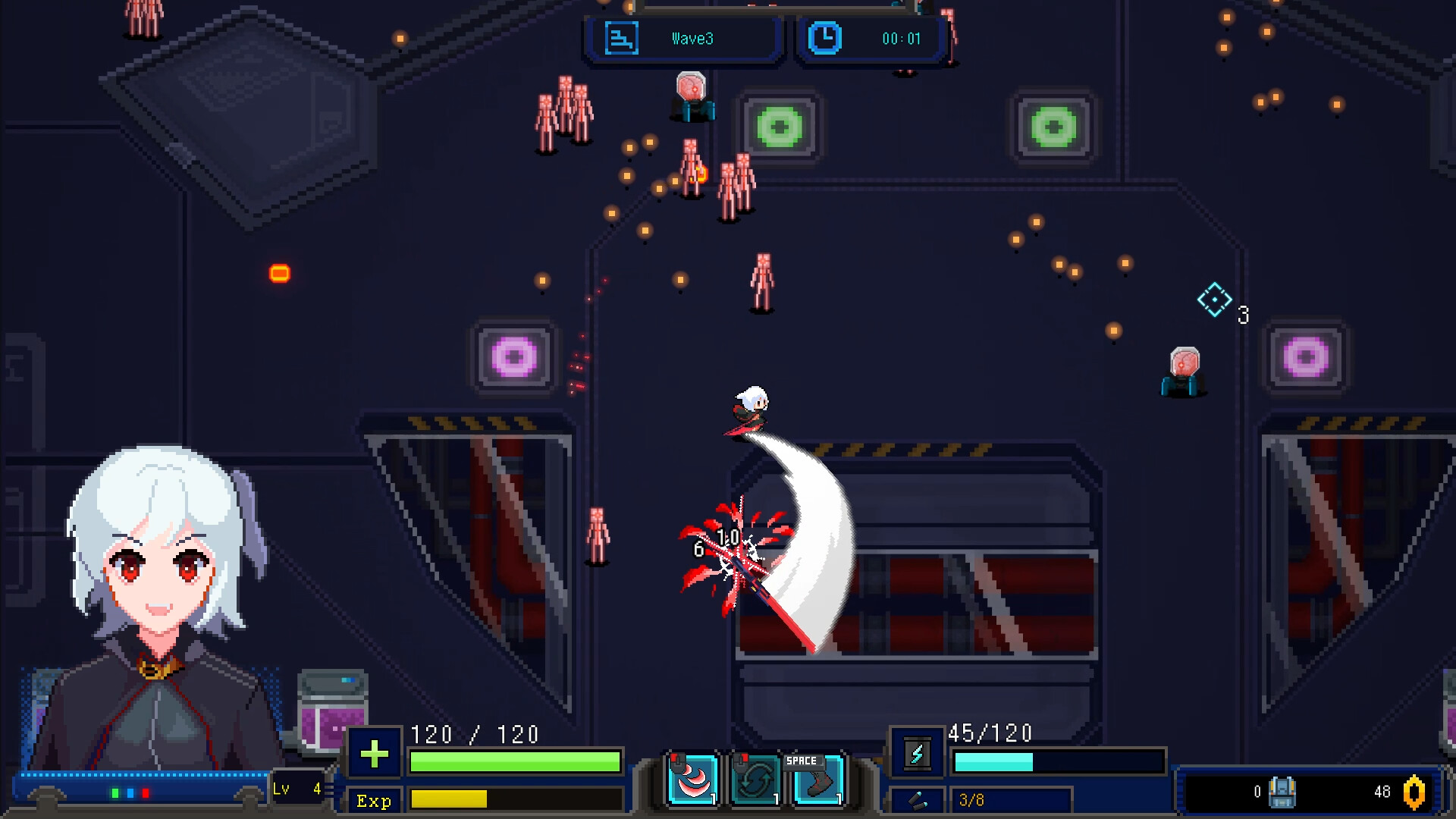Select the crescent slash skill icon
1456x819 pixels.
click(692, 777)
